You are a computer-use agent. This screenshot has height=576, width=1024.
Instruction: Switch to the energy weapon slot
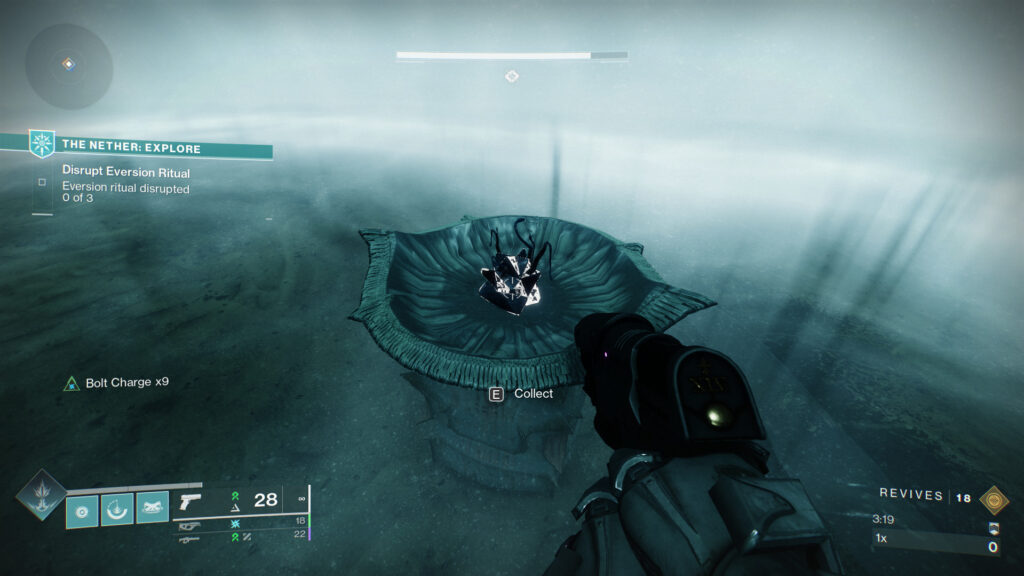point(190,521)
